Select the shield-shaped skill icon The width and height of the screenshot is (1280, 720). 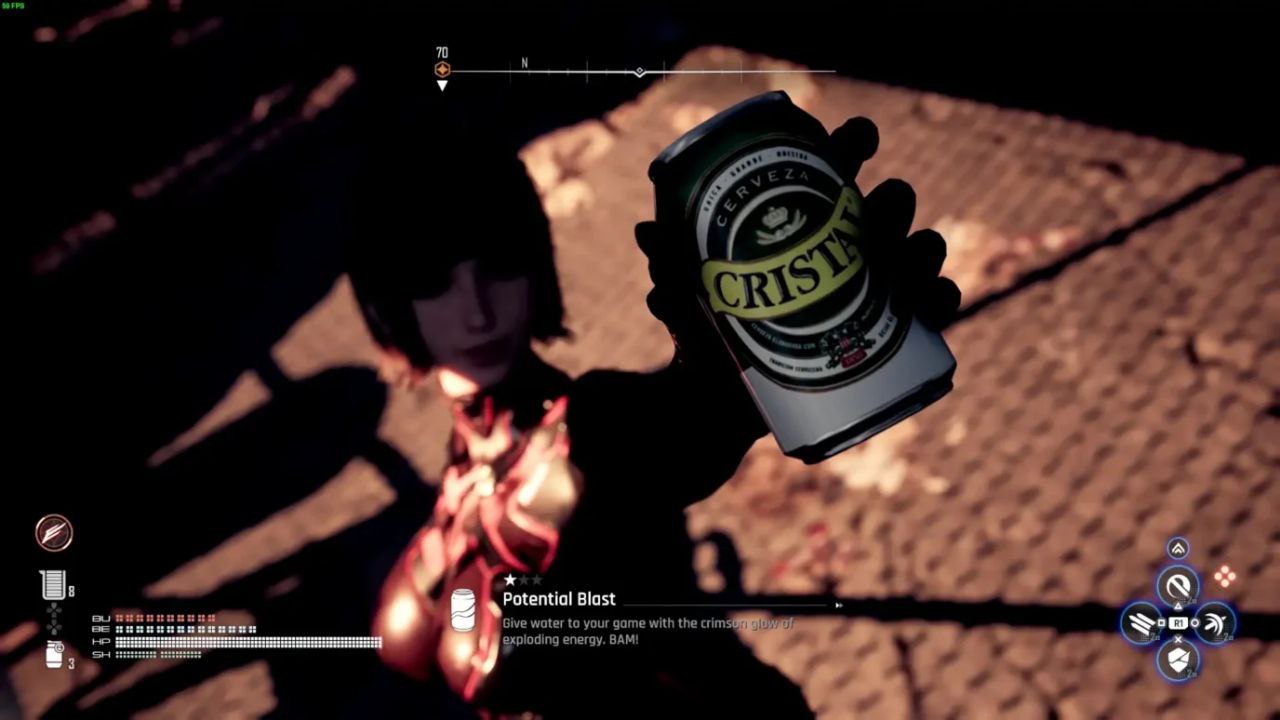[x=1178, y=659]
